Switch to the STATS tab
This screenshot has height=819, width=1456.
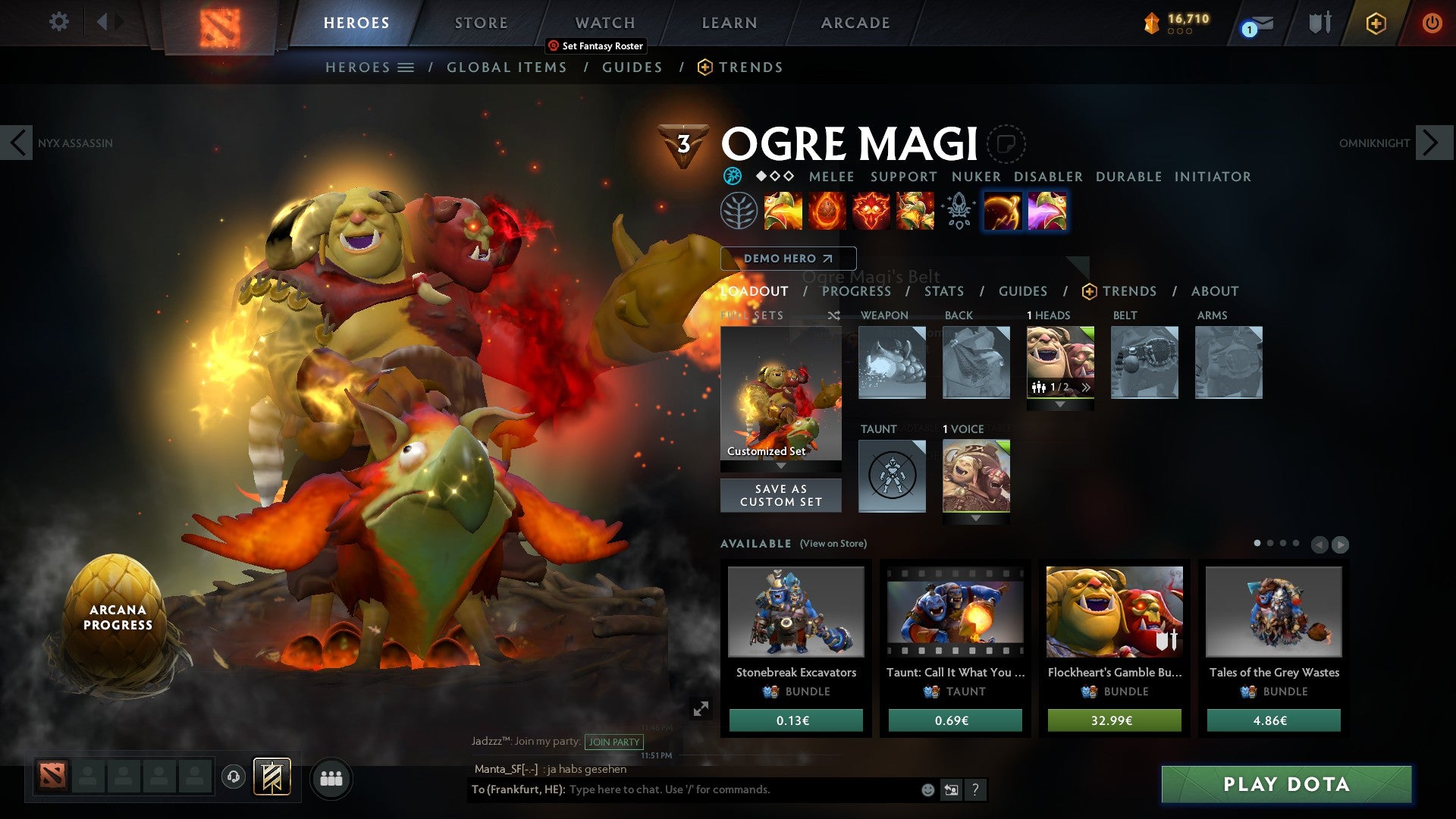click(x=944, y=291)
